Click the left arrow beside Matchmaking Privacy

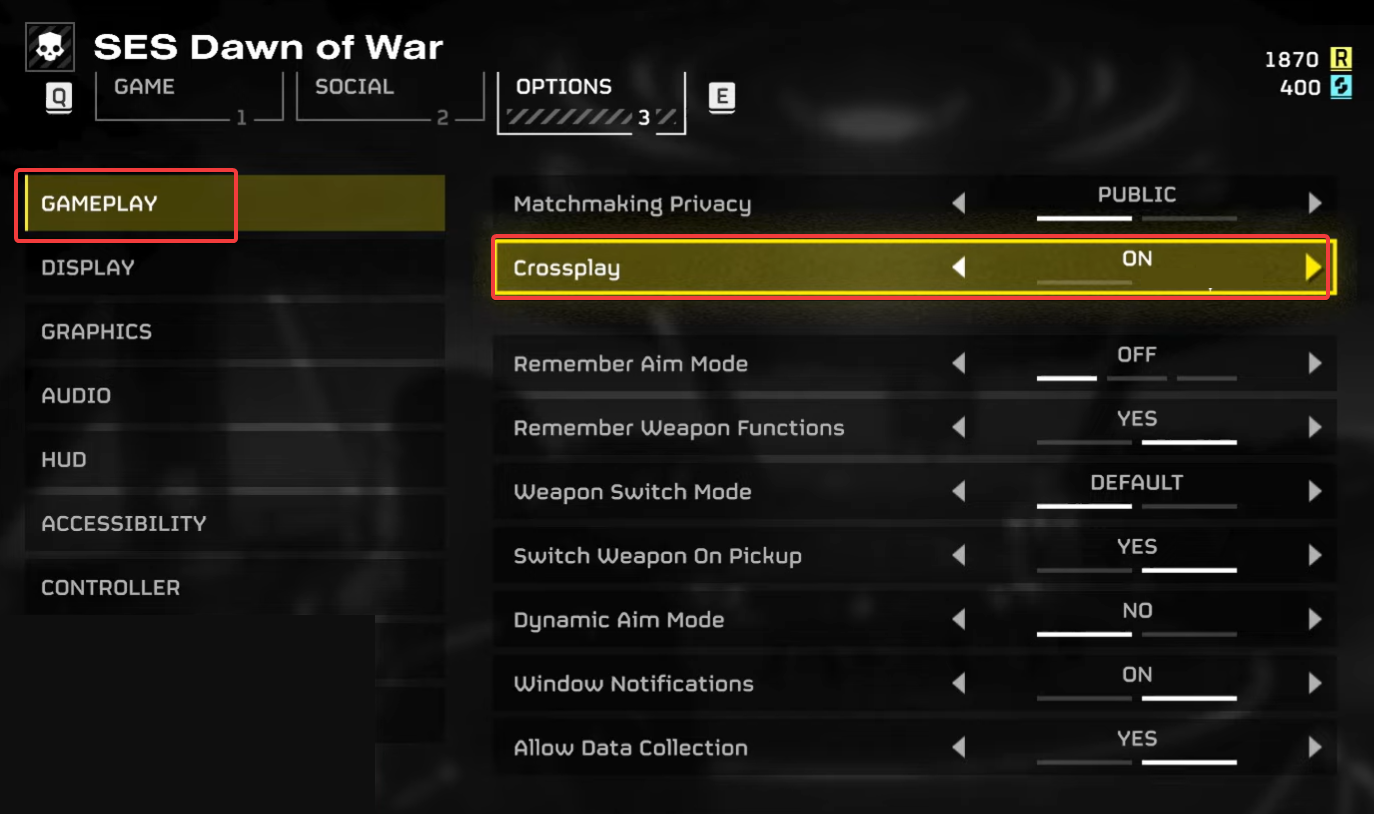point(959,203)
